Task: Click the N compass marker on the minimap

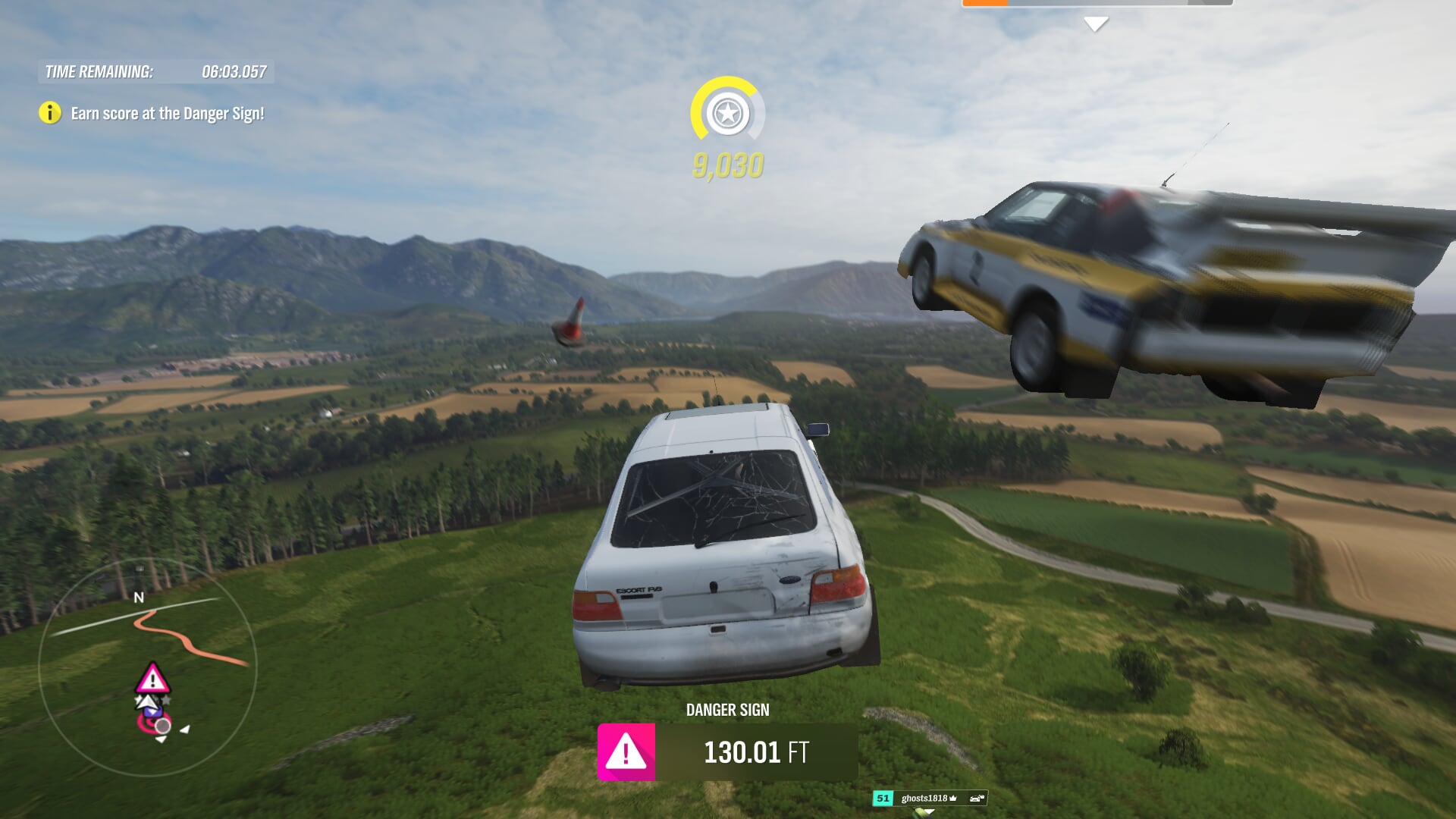Action: pyautogui.click(x=140, y=598)
